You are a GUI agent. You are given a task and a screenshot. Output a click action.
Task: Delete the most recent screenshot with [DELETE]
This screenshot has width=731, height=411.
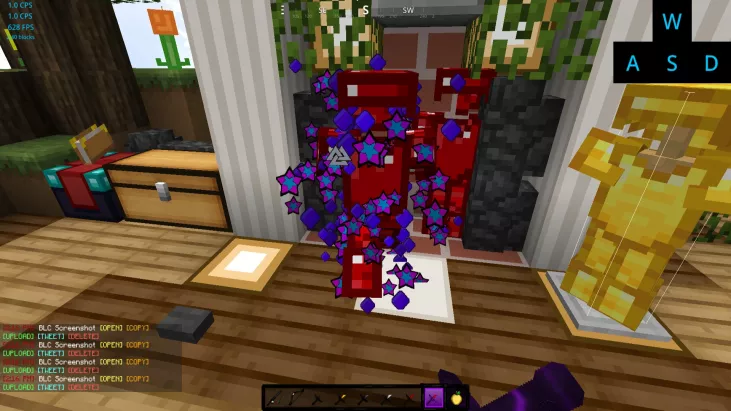coord(83,387)
